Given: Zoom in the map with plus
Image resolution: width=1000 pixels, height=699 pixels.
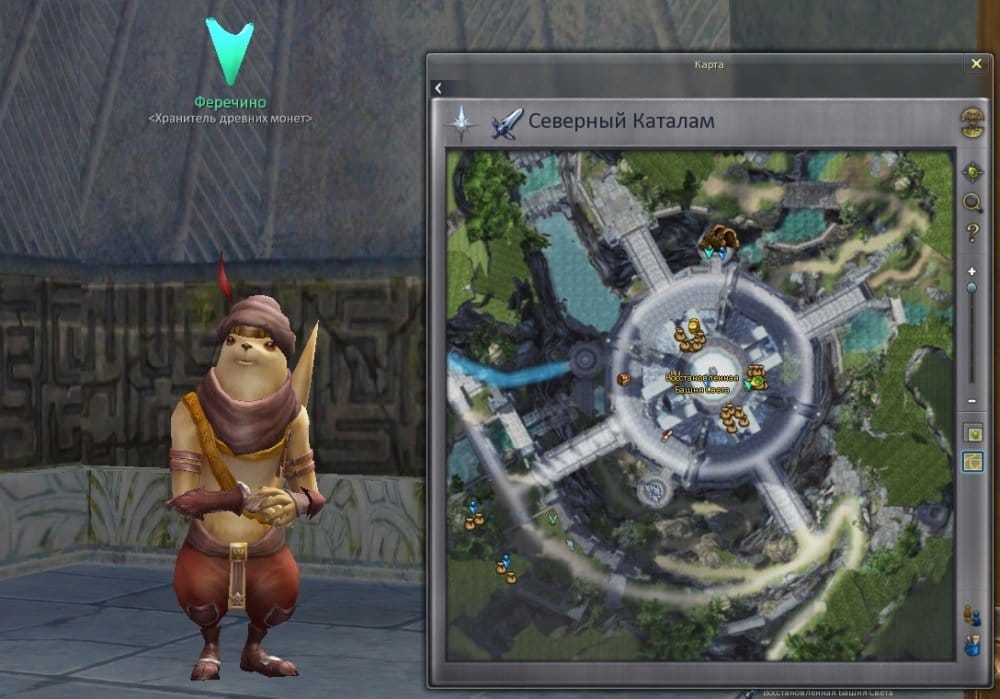Looking at the screenshot, I should (x=971, y=271).
